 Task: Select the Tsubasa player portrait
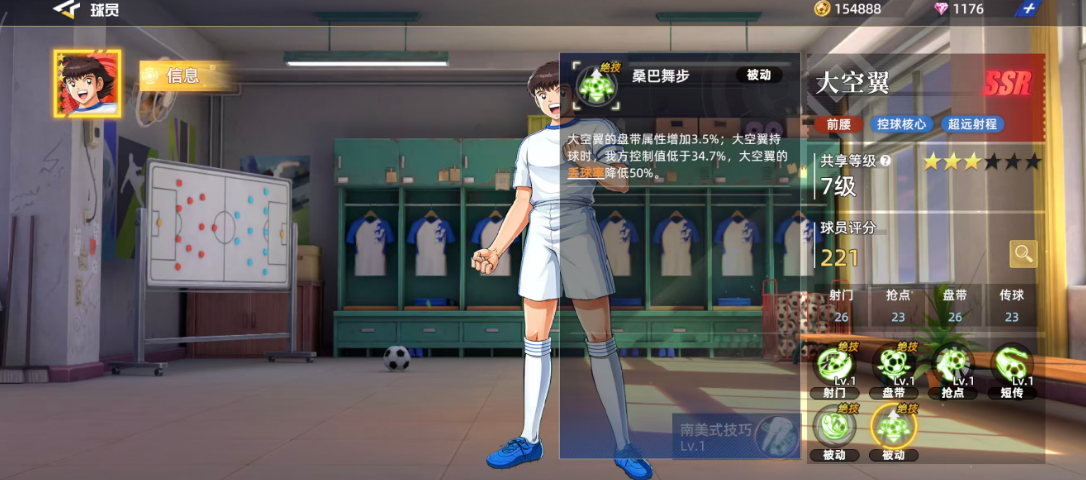pos(87,84)
